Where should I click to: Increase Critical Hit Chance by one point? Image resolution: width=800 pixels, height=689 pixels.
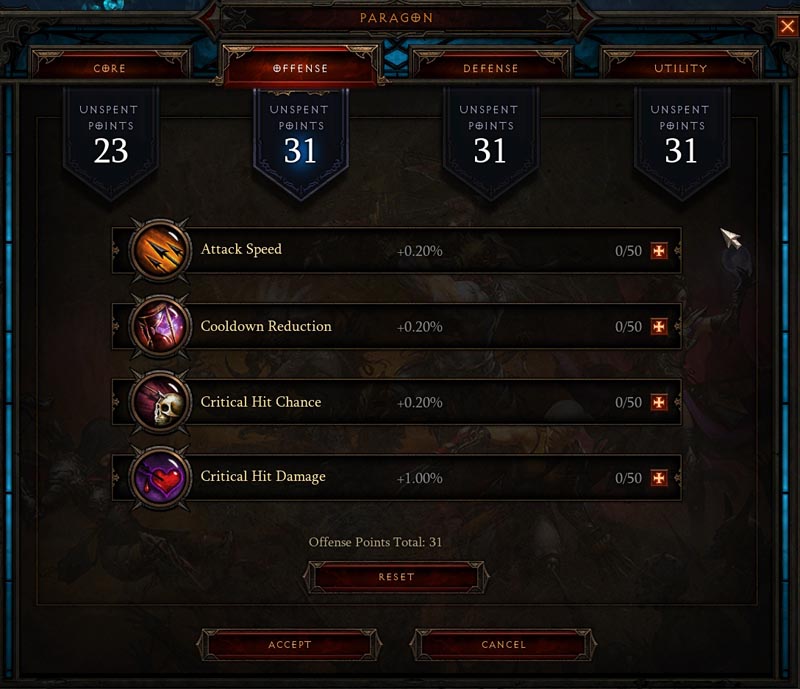point(658,402)
